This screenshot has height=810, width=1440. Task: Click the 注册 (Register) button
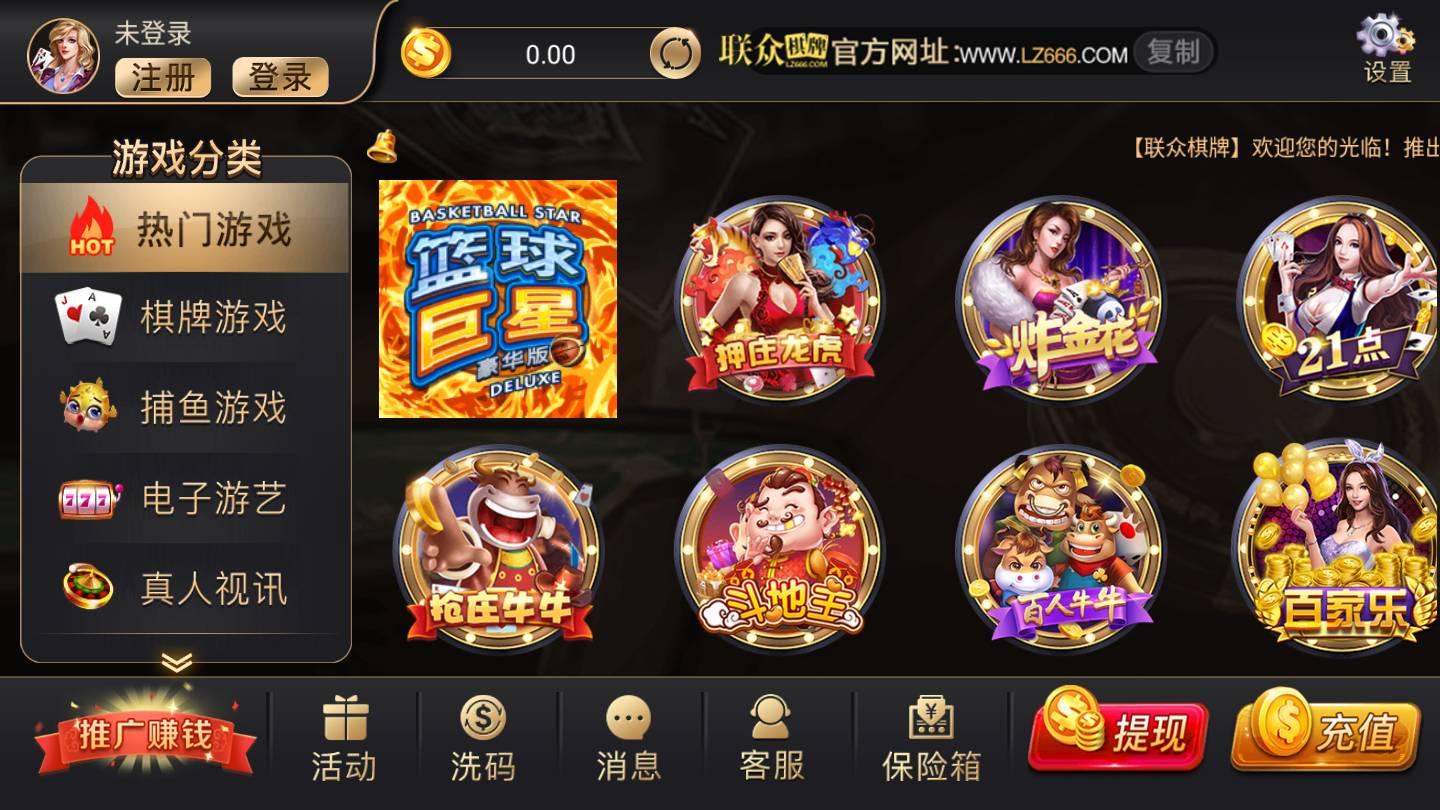pyautogui.click(x=162, y=79)
